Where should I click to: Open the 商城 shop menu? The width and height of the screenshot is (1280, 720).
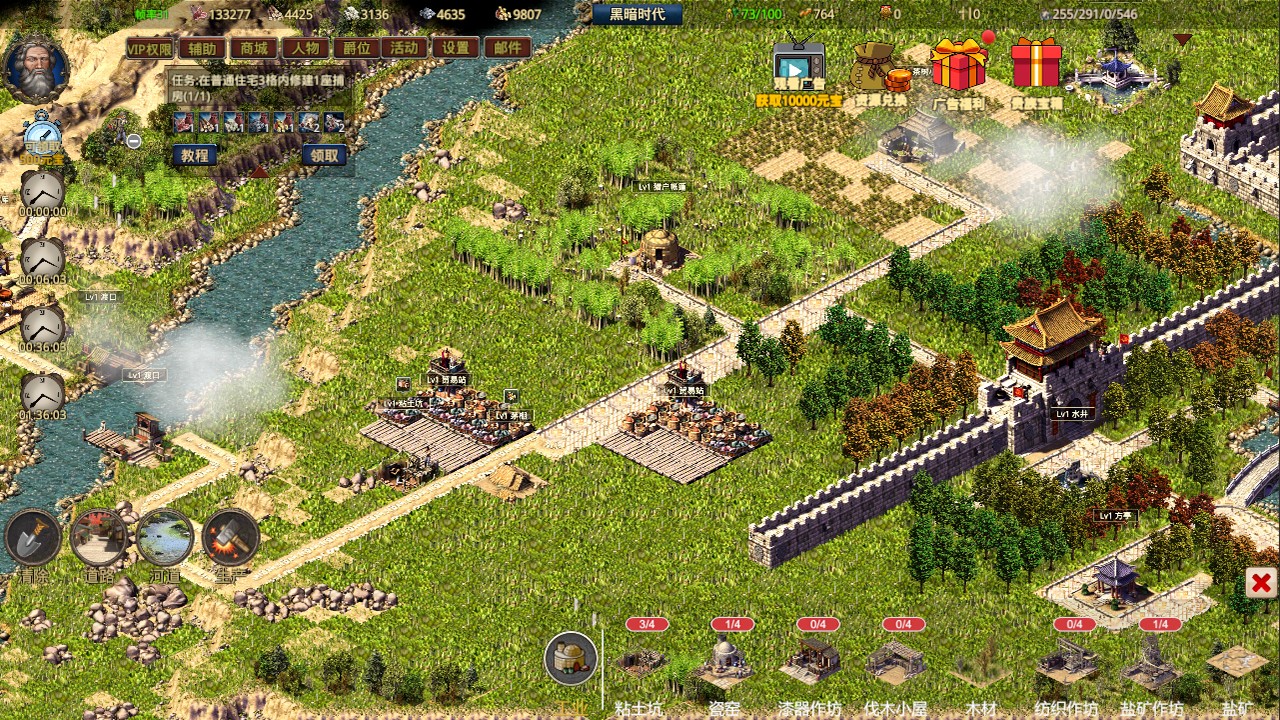click(254, 48)
